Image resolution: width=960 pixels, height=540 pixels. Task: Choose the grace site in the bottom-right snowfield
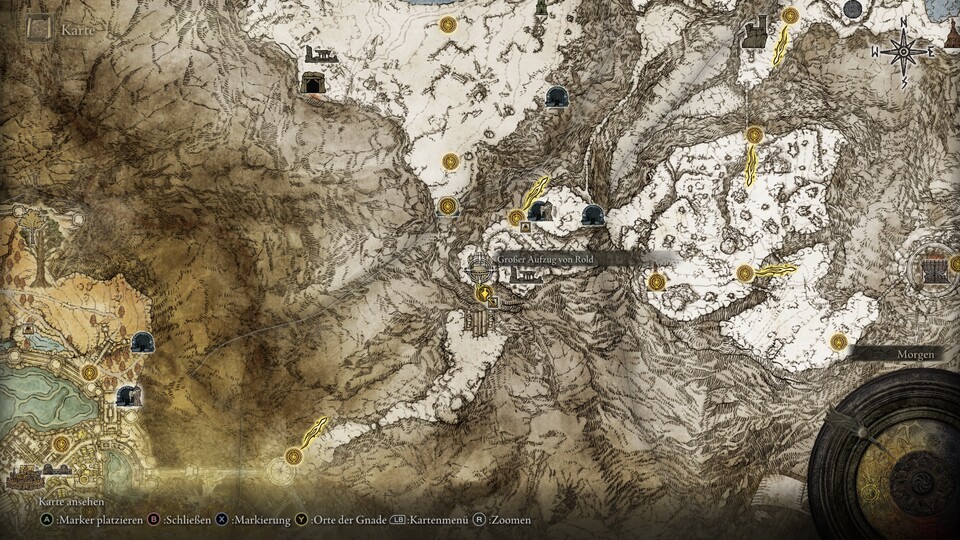tap(838, 342)
